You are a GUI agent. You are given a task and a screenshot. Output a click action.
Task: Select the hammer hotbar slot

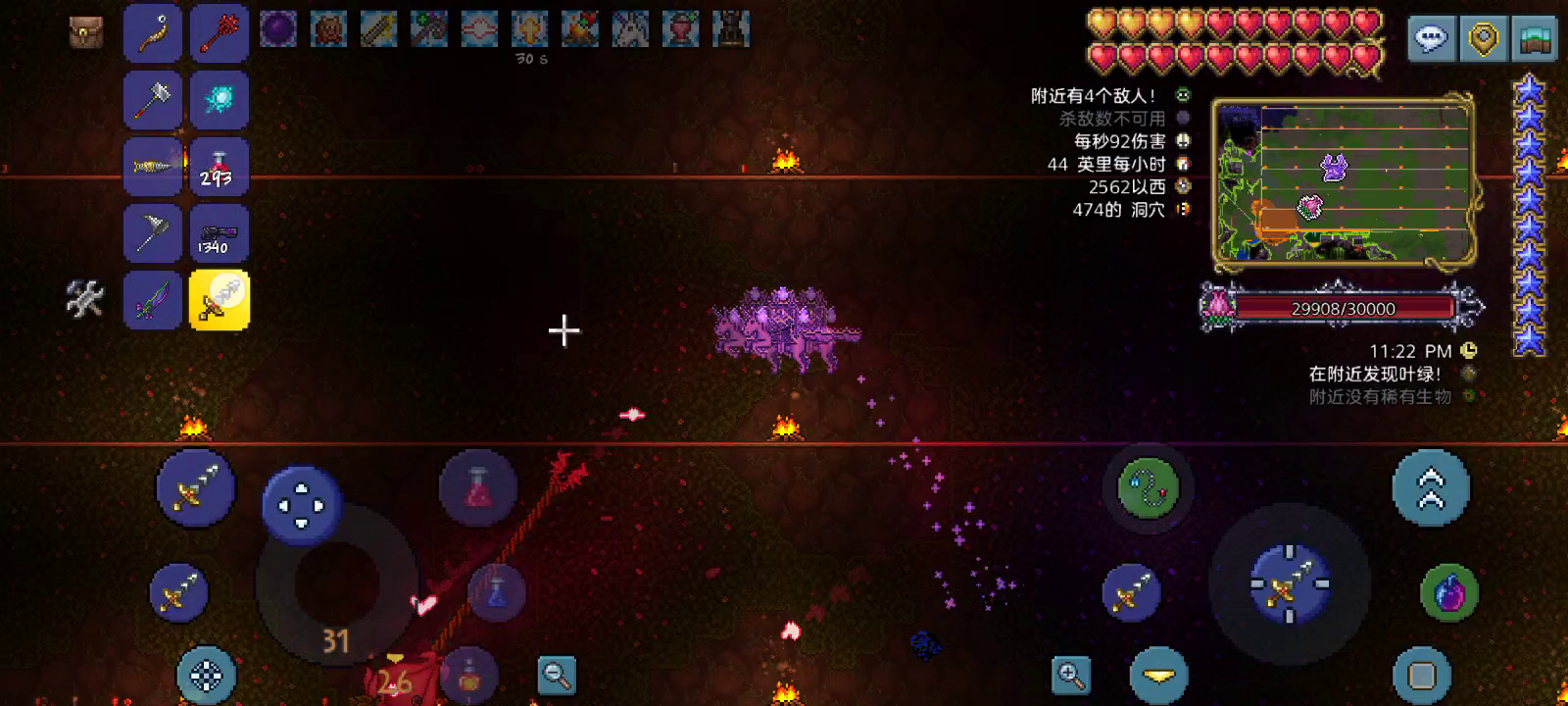[x=153, y=100]
